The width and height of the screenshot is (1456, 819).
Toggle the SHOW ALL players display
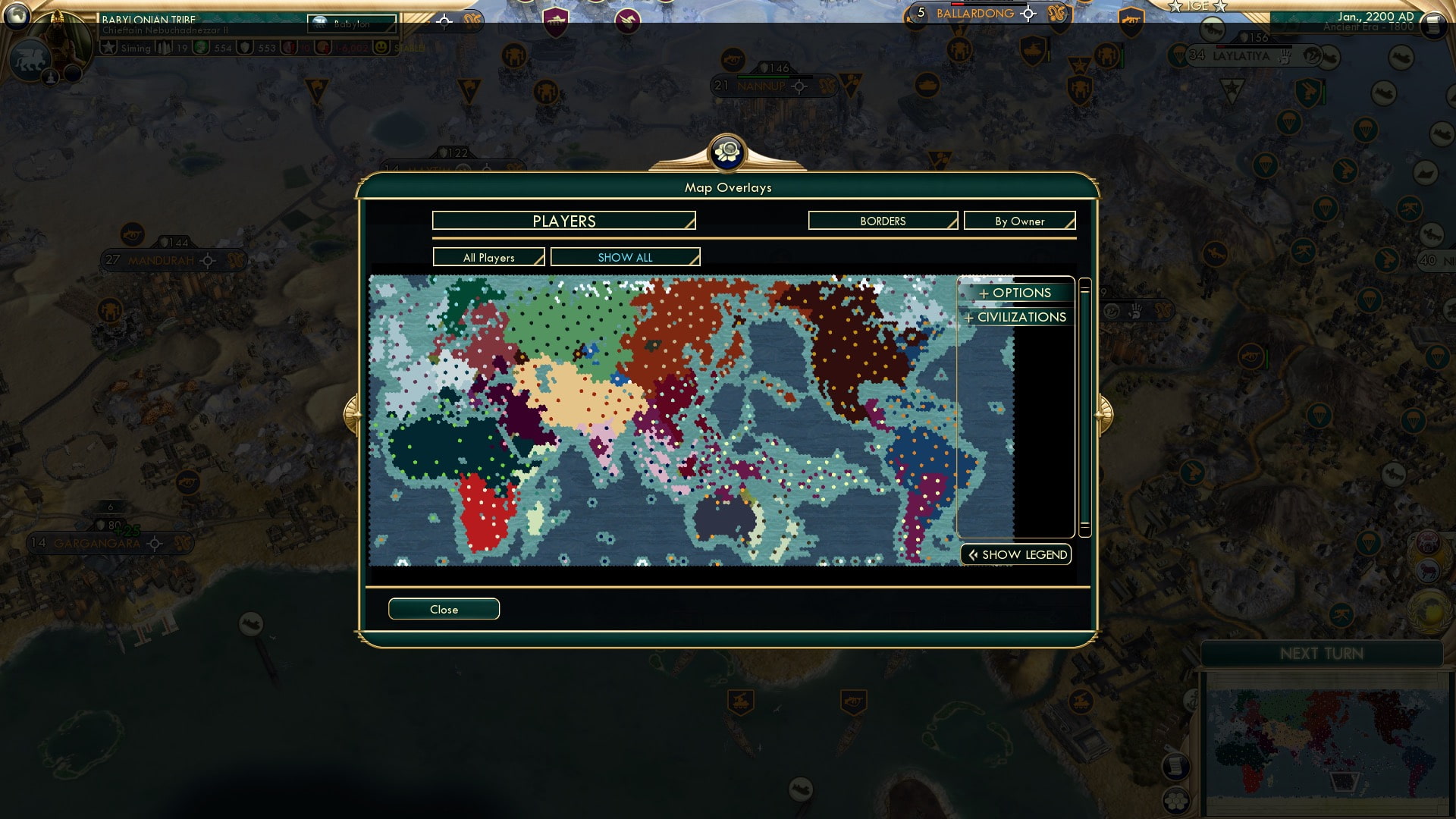pyautogui.click(x=625, y=256)
